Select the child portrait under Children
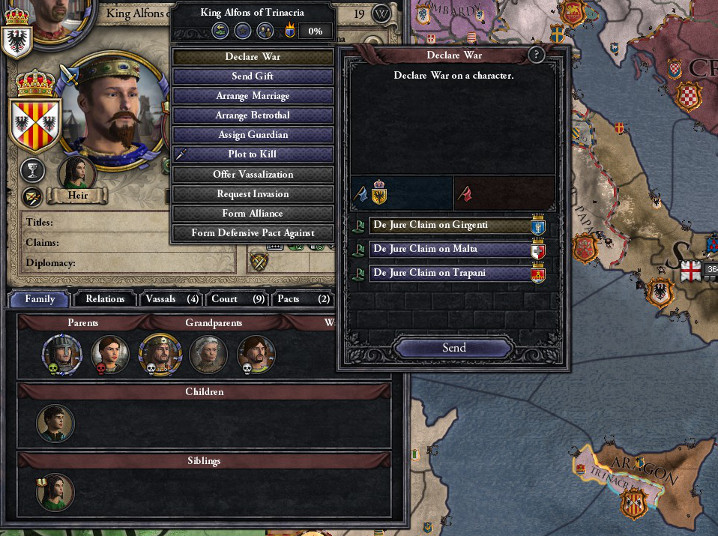 56,423
